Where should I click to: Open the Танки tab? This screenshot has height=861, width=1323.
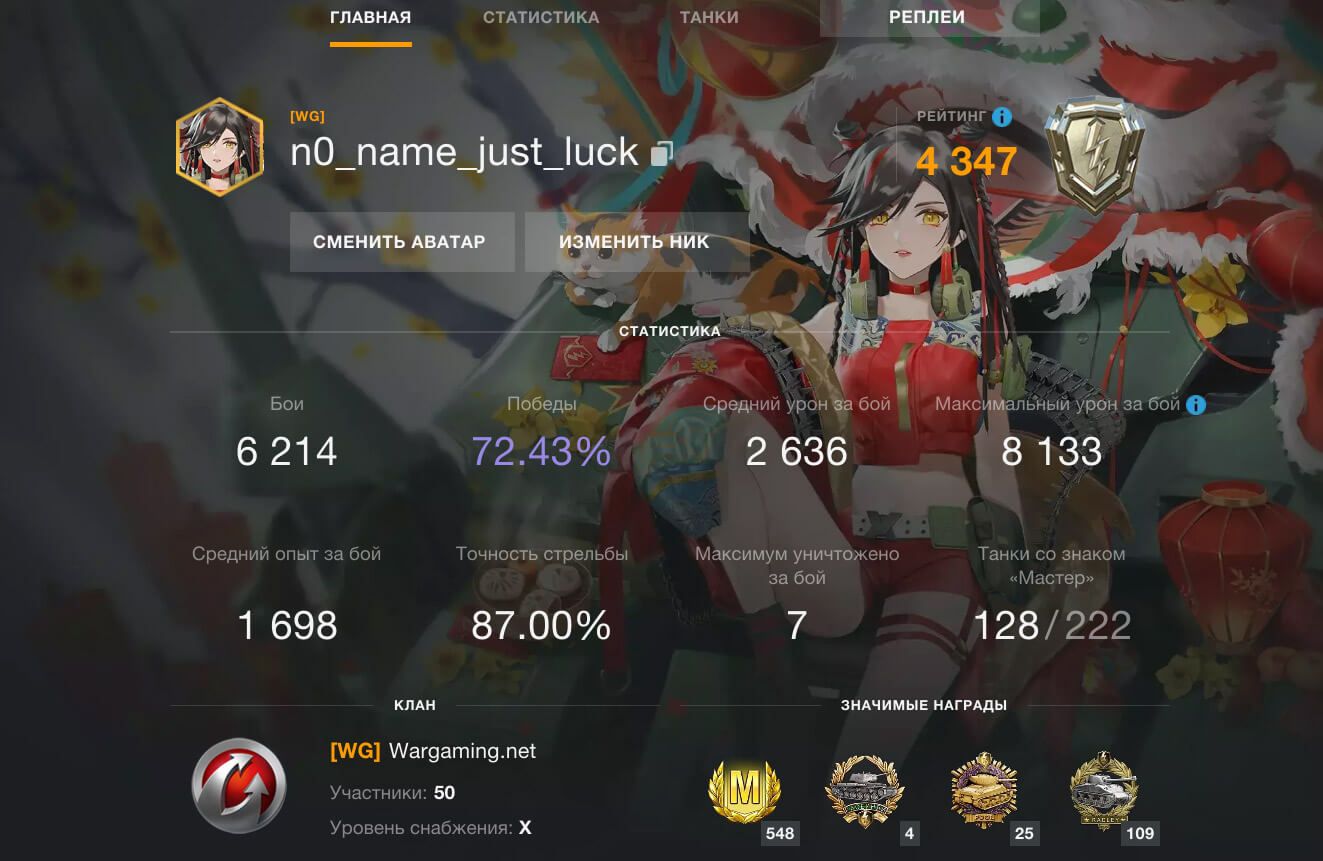tap(709, 17)
